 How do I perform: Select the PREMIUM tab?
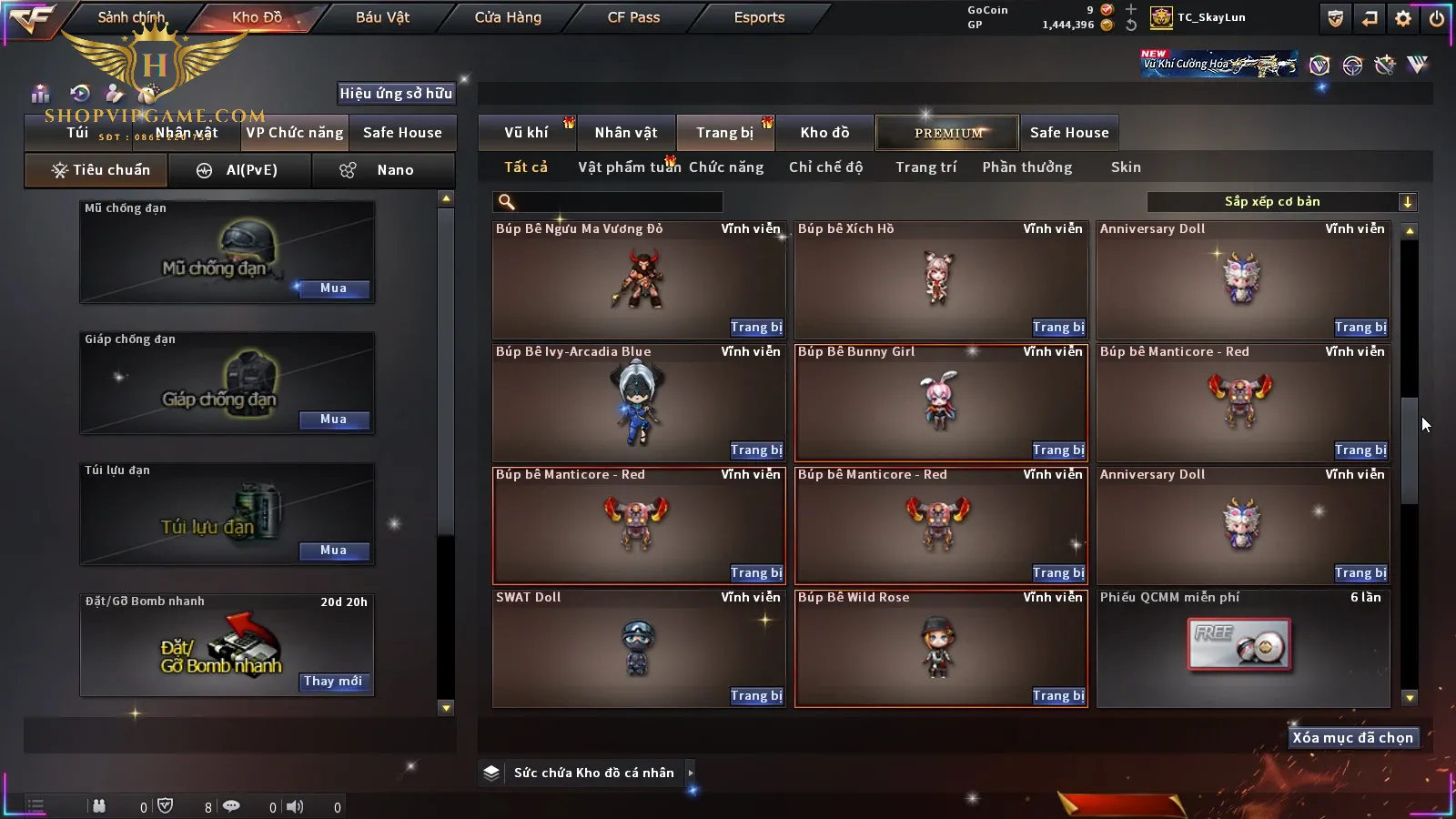[x=948, y=133]
